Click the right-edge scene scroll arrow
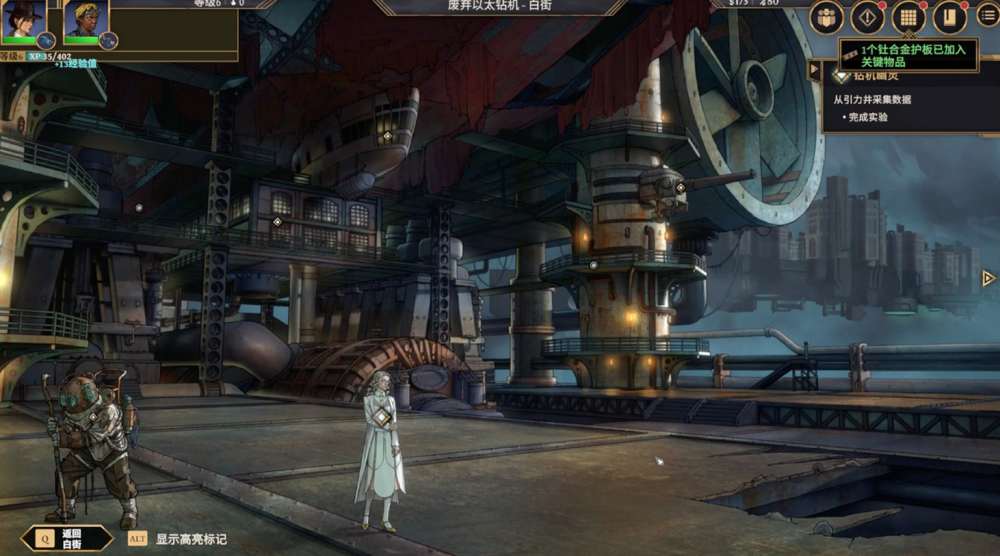The image size is (1000, 556). [x=988, y=278]
